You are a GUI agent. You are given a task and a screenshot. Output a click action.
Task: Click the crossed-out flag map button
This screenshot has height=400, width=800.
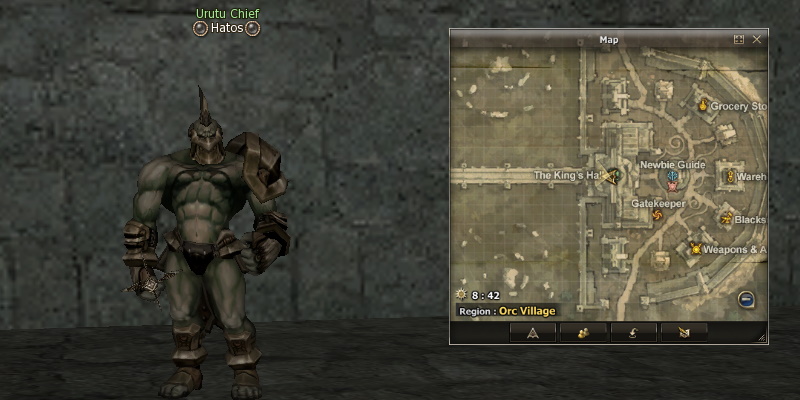(x=685, y=332)
